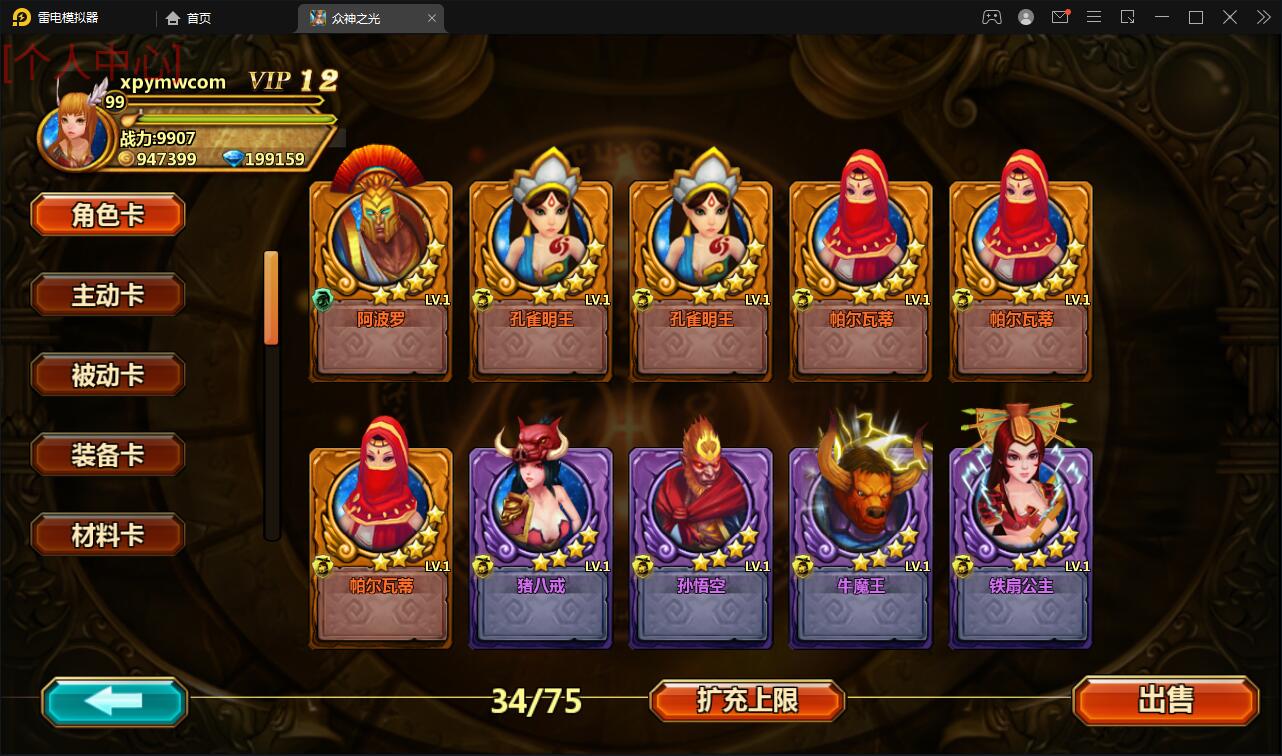This screenshot has height=756, width=1282.
Task: Click the game controller icon in titlebar
Action: click(991, 17)
